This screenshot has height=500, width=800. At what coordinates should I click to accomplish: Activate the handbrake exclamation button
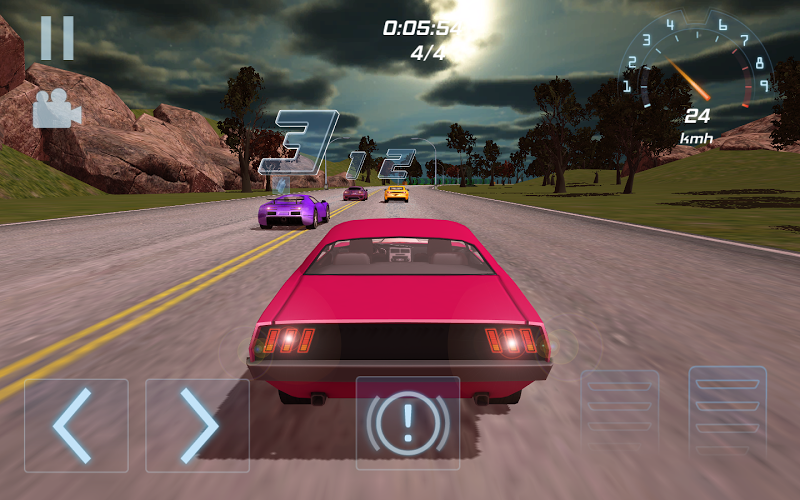click(408, 423)
